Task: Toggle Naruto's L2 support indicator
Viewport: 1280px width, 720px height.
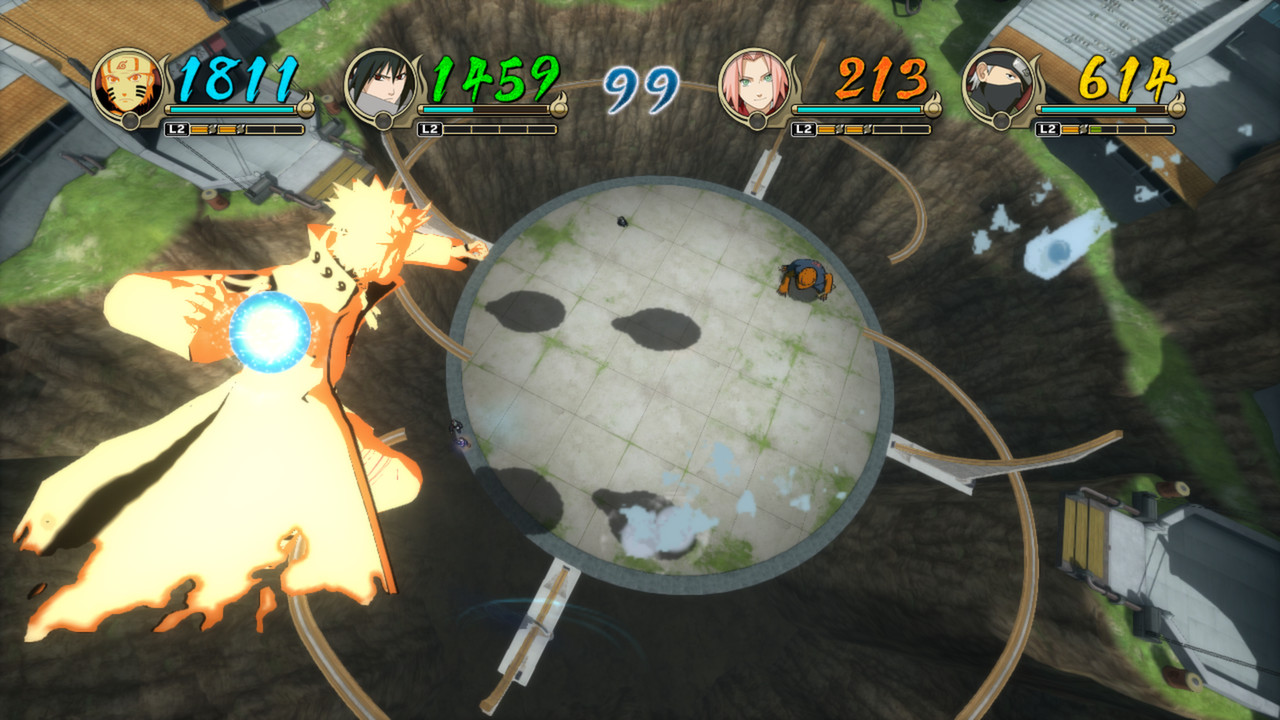Action: pyautogui.click(x=178, y=129)
